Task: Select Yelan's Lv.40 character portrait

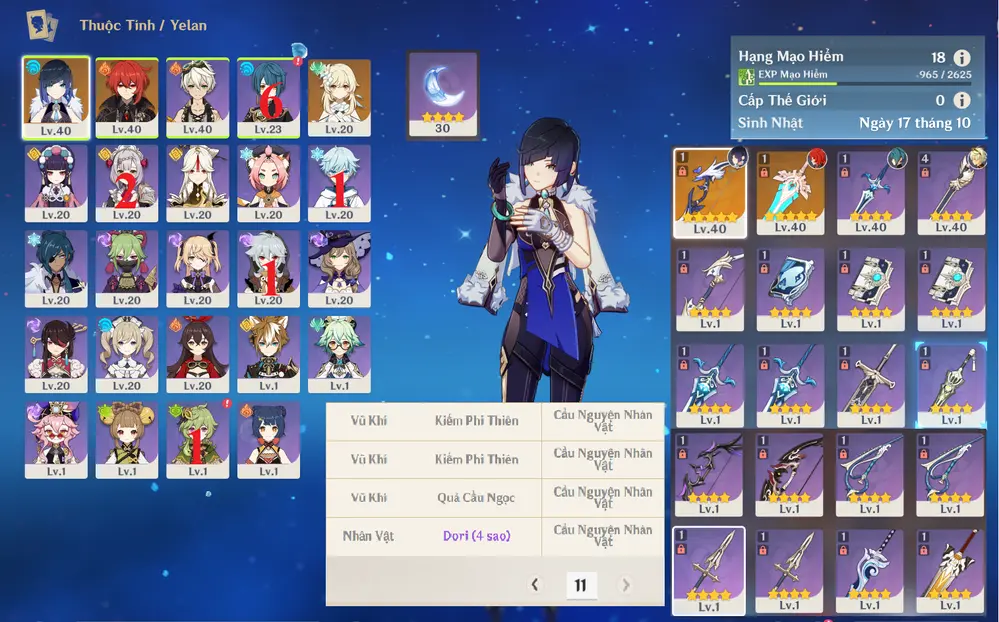Action: [x=56, y=96]
